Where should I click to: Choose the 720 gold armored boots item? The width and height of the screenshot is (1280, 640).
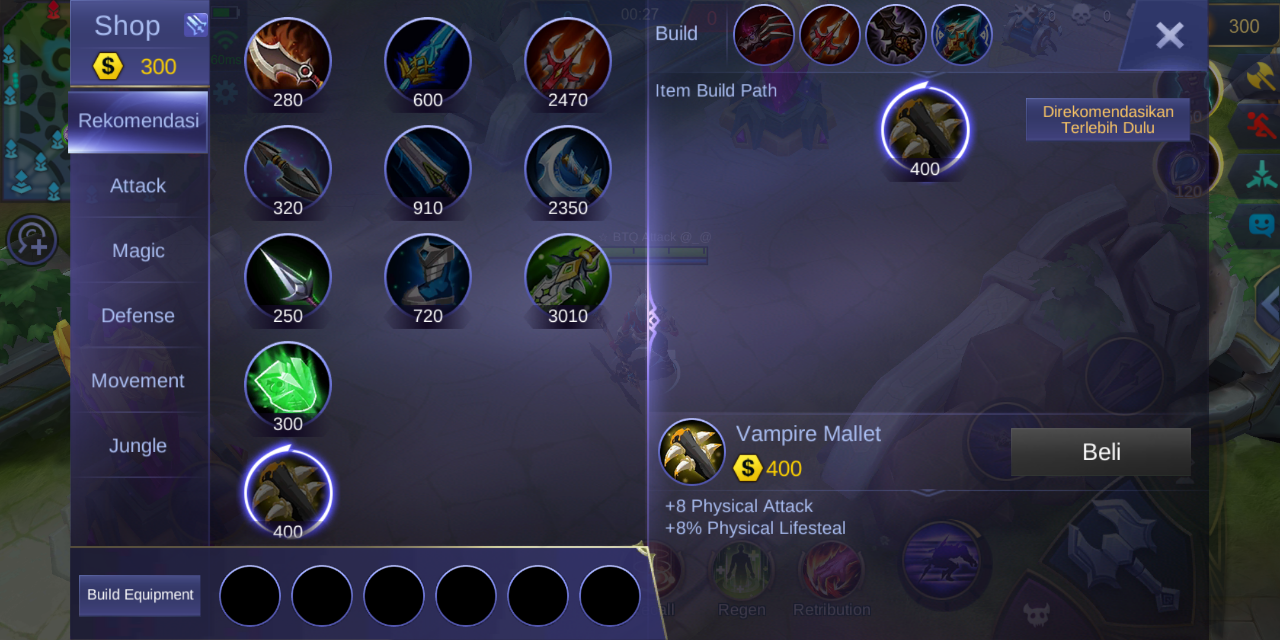pyautogui.click(x=428, y=276)
